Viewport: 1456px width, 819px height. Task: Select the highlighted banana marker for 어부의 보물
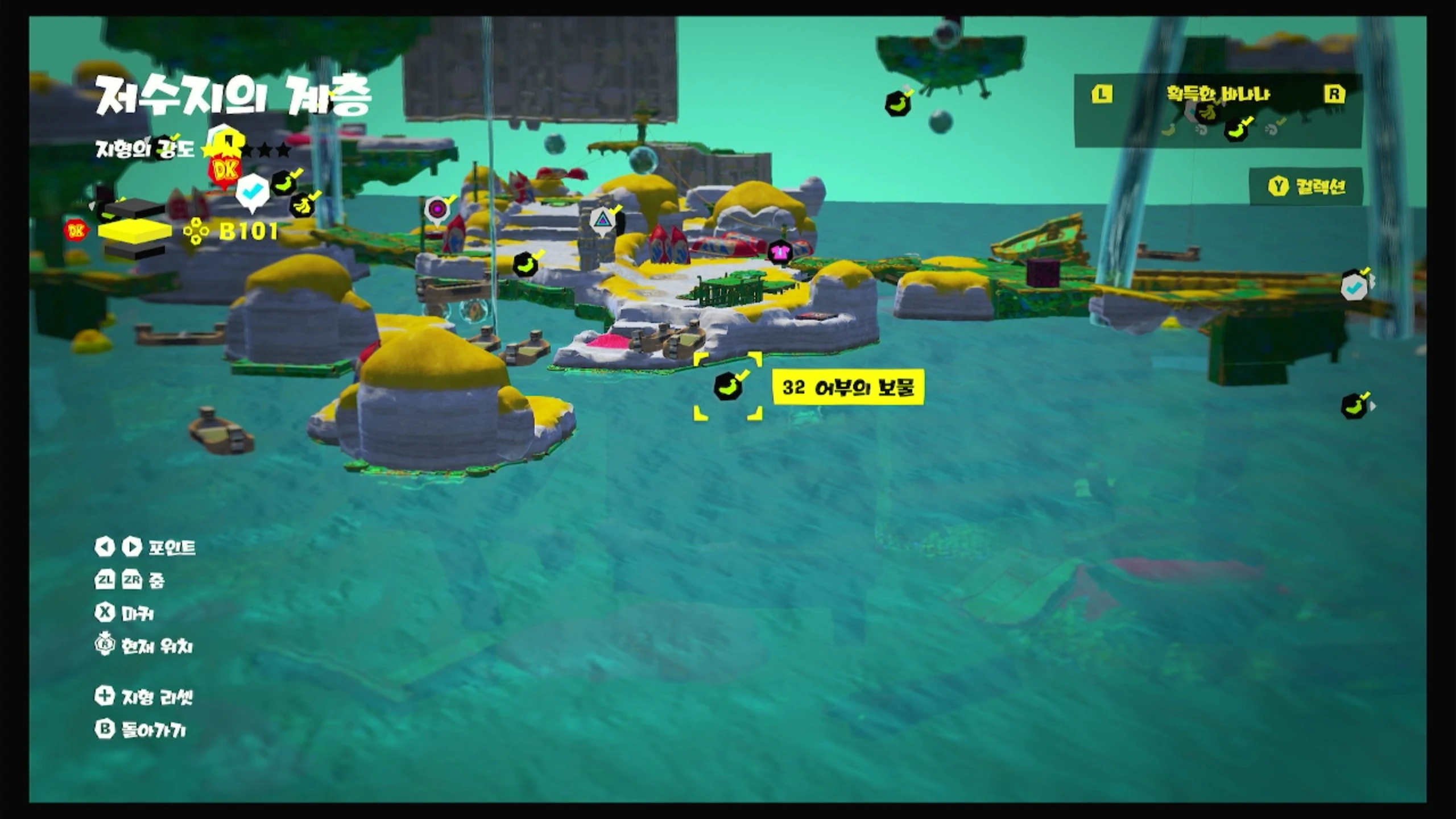(727, 387)
